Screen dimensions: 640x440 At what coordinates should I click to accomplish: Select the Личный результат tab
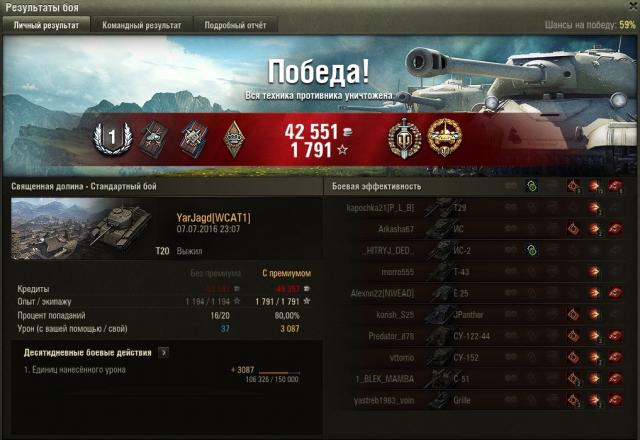tap(46, 25)
